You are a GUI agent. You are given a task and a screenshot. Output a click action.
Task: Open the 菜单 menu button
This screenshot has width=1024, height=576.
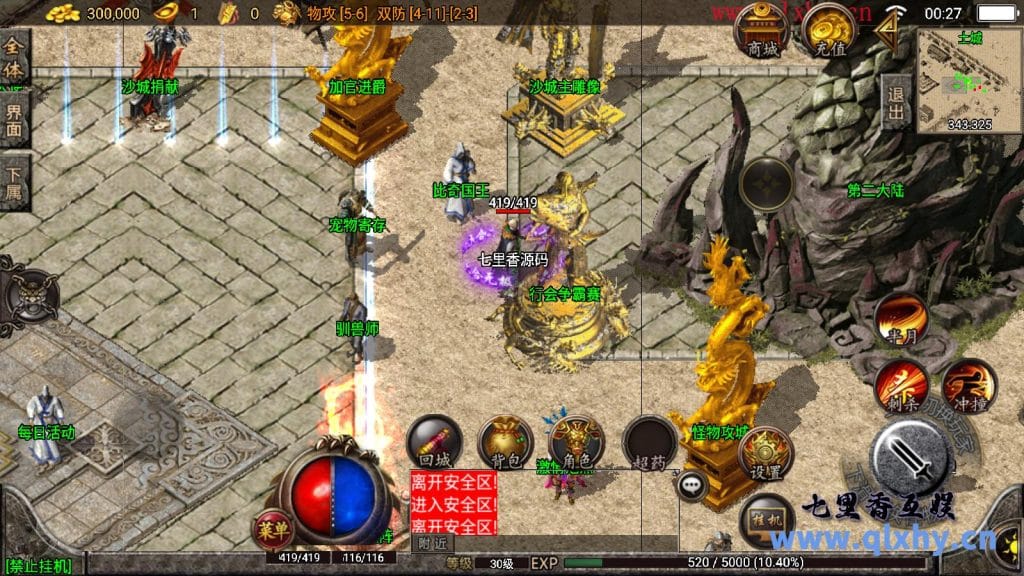(x=271, y=526)
